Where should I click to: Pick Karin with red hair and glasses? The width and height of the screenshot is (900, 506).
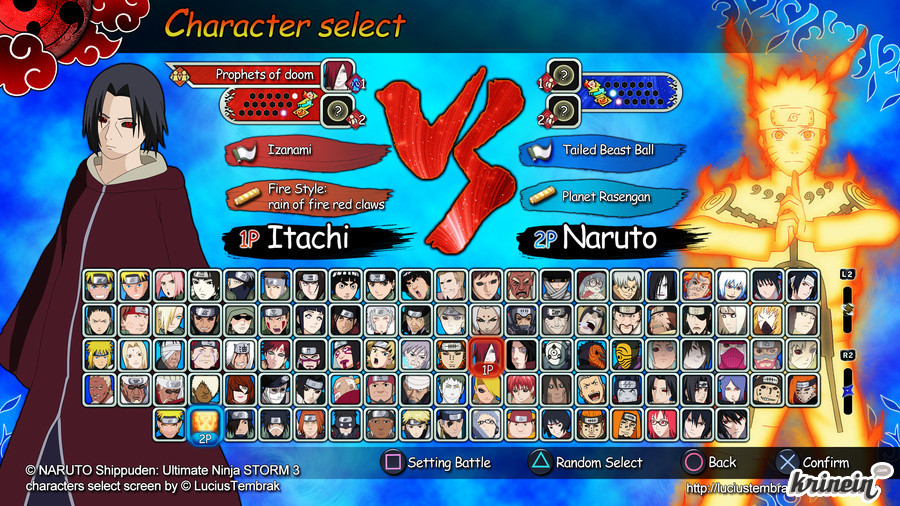tap(660, 424)
